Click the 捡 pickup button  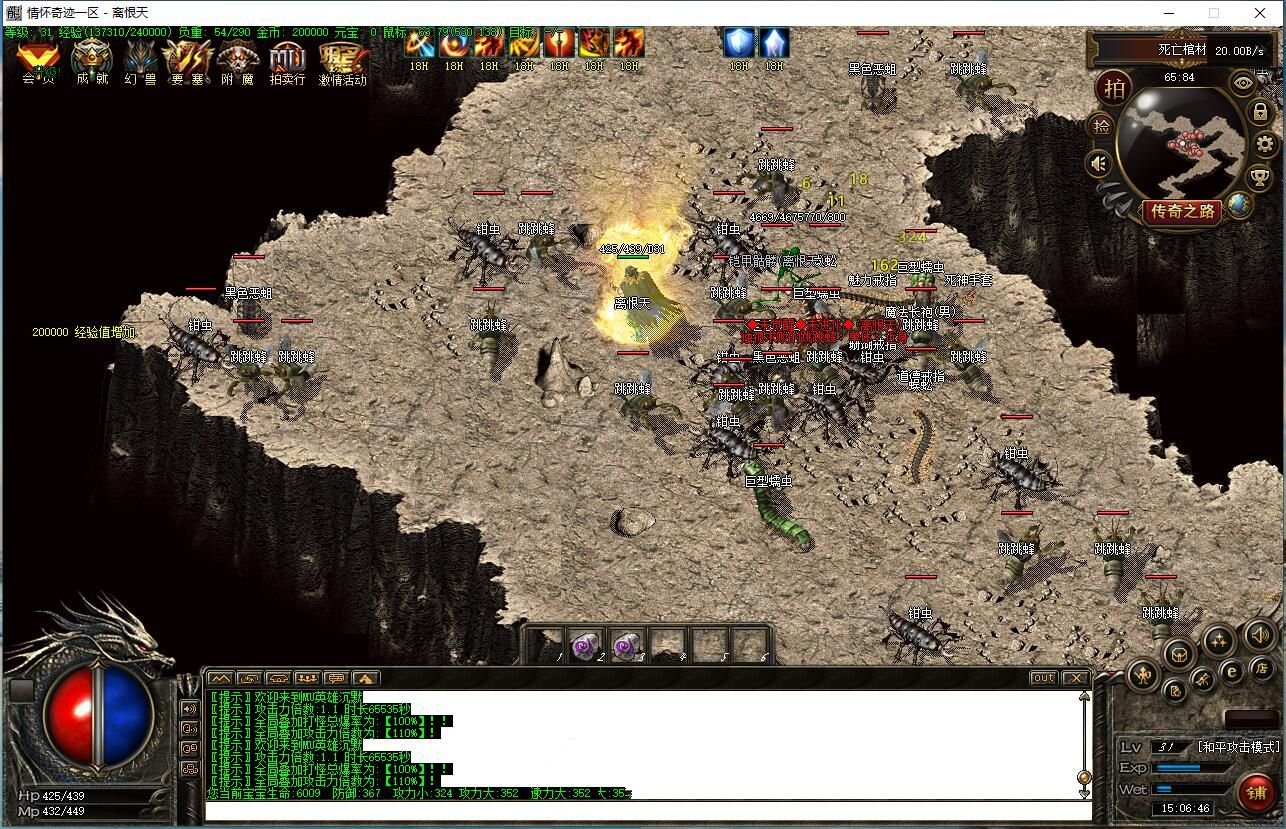pos(1100,126)
